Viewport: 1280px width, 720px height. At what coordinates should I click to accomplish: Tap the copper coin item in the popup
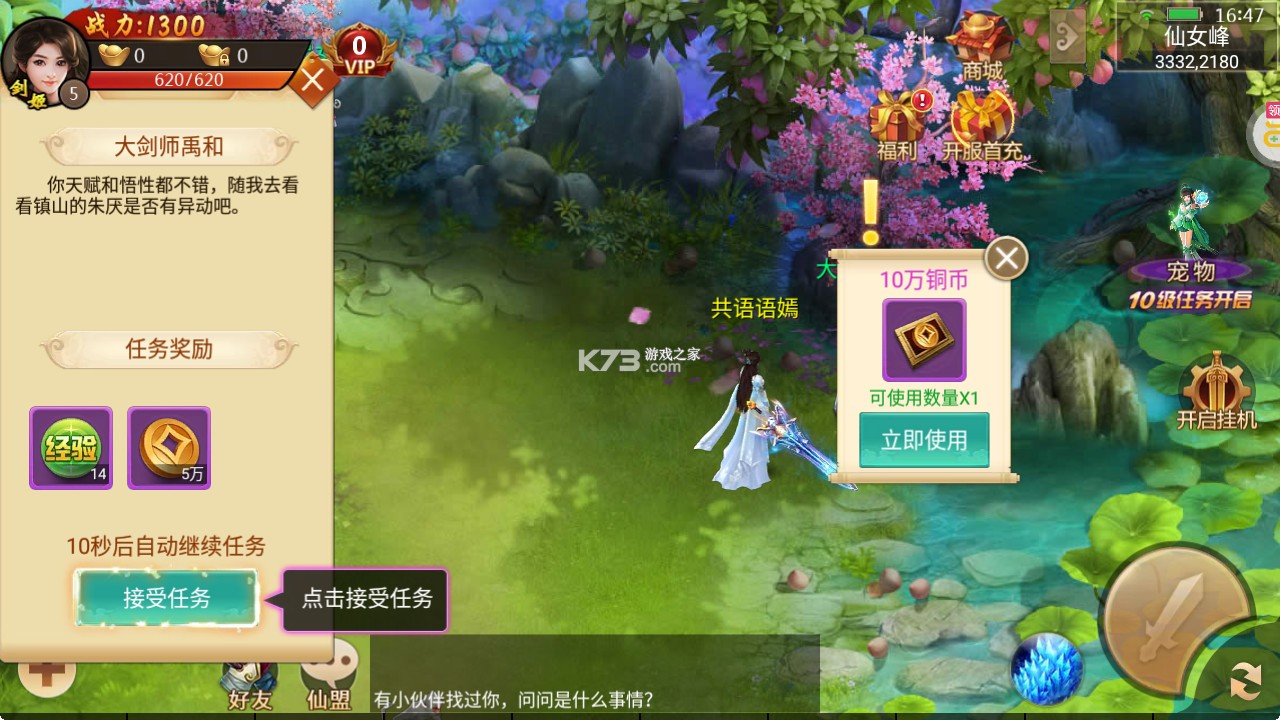[x=922, y=338]
